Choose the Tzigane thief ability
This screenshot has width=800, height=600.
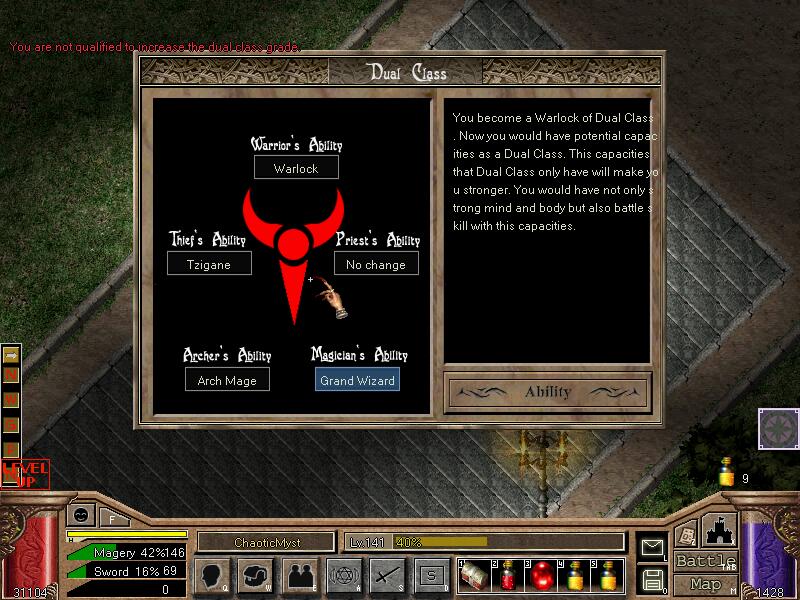click(x=209, y=265)
